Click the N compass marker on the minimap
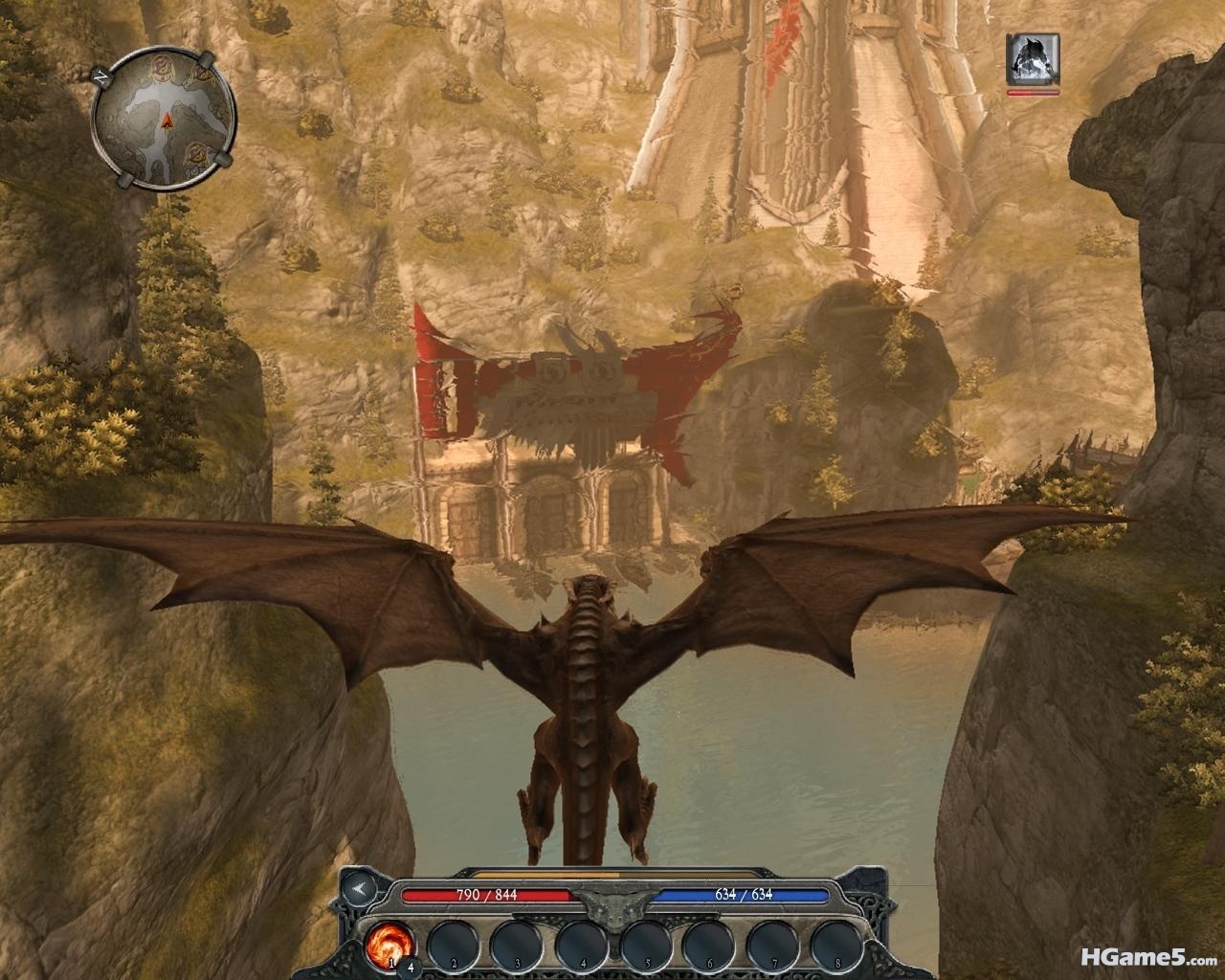Viewport: 1225px width, 980px height. [102, 77]
